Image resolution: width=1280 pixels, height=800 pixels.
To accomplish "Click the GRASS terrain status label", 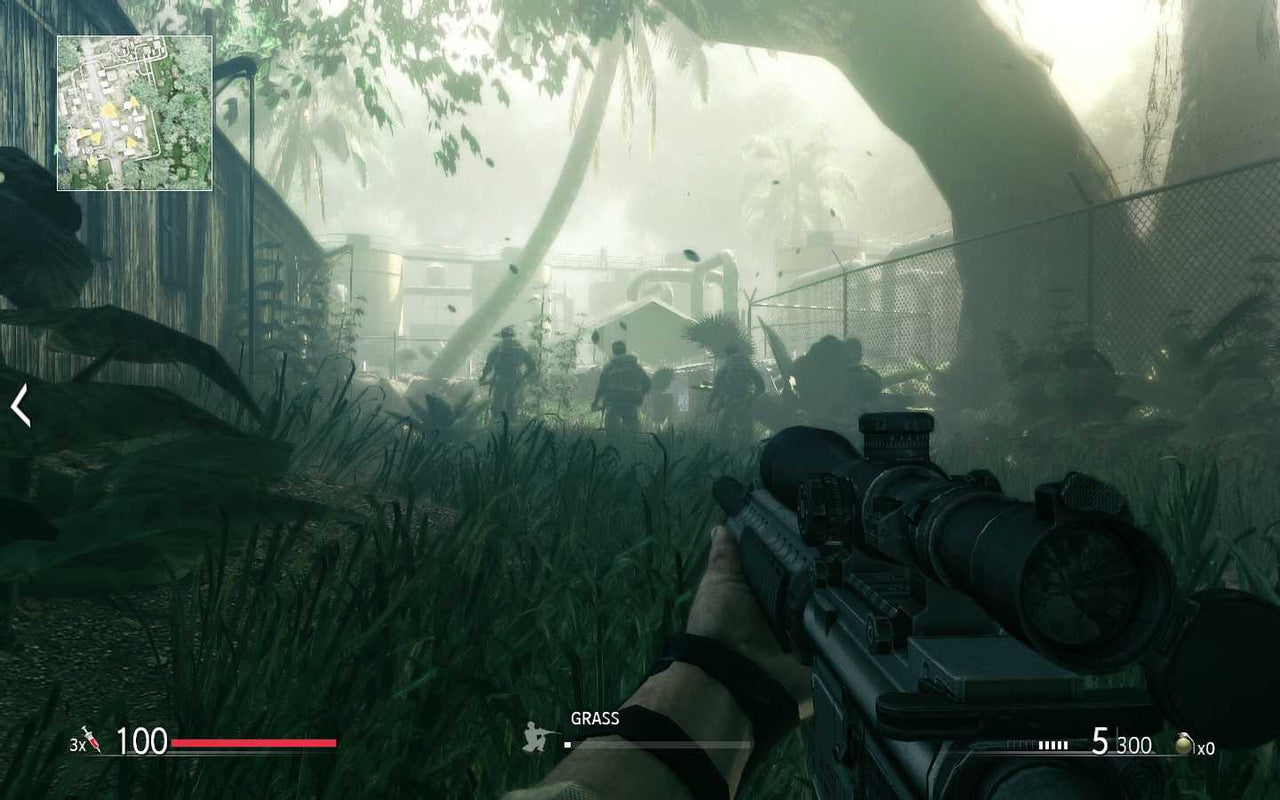I will tap(593, 717).
